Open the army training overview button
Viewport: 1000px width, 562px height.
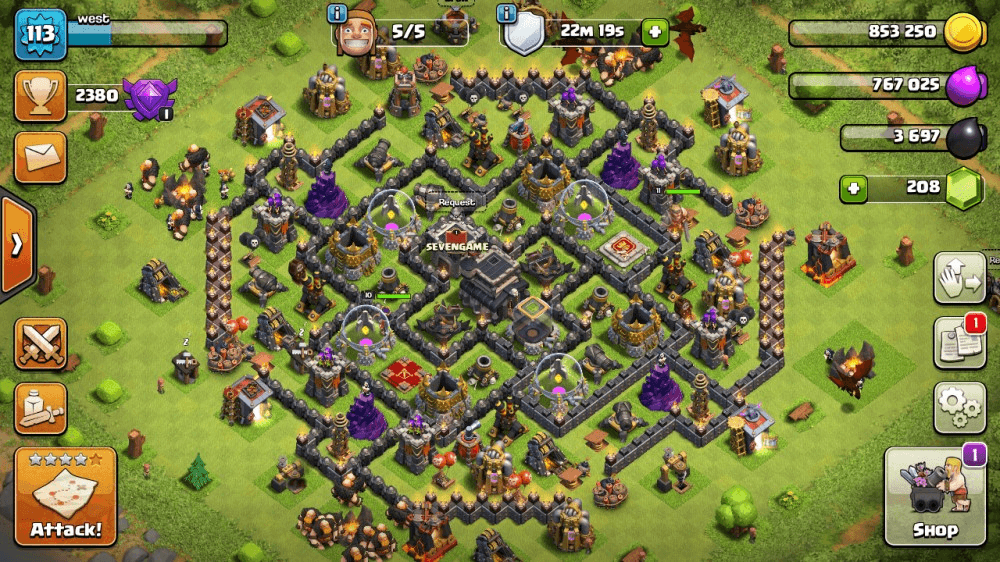pyautogui.click(x=41, y=406)
